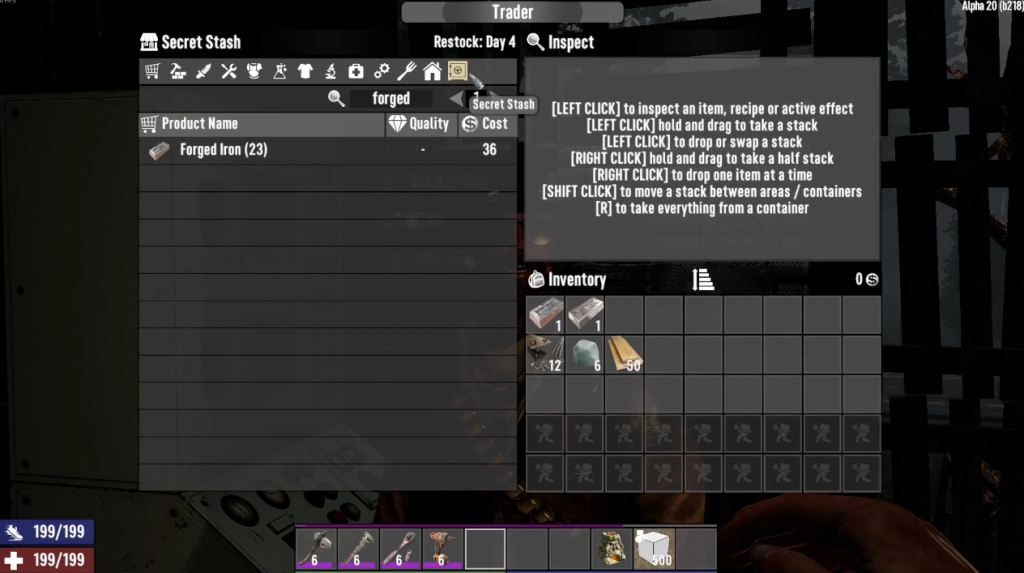Go to the previous trader page arrow
The width and height of the screenshot is (1024, 573).
click(x=456, y=98)
